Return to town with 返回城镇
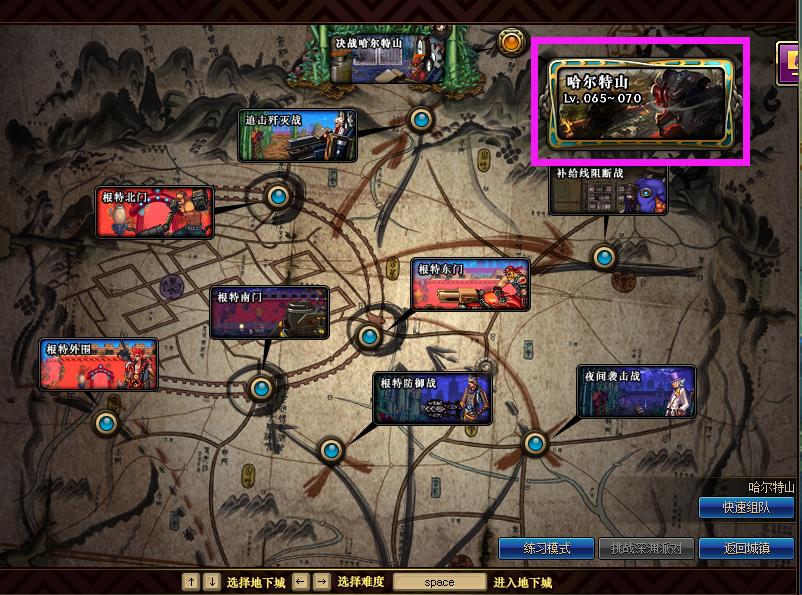 tap(746, 549)
